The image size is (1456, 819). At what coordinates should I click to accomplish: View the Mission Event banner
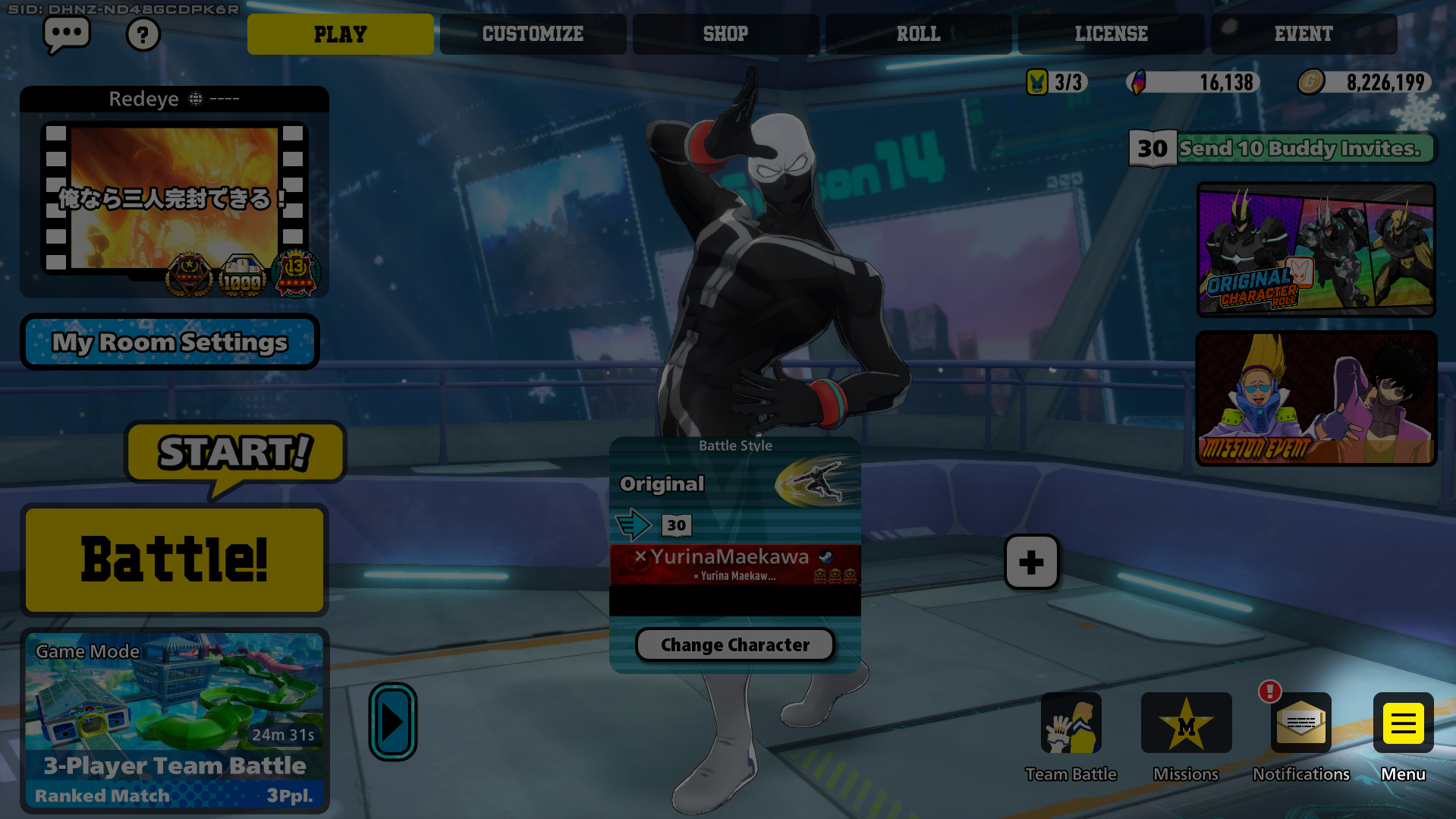coord(1316,398)
